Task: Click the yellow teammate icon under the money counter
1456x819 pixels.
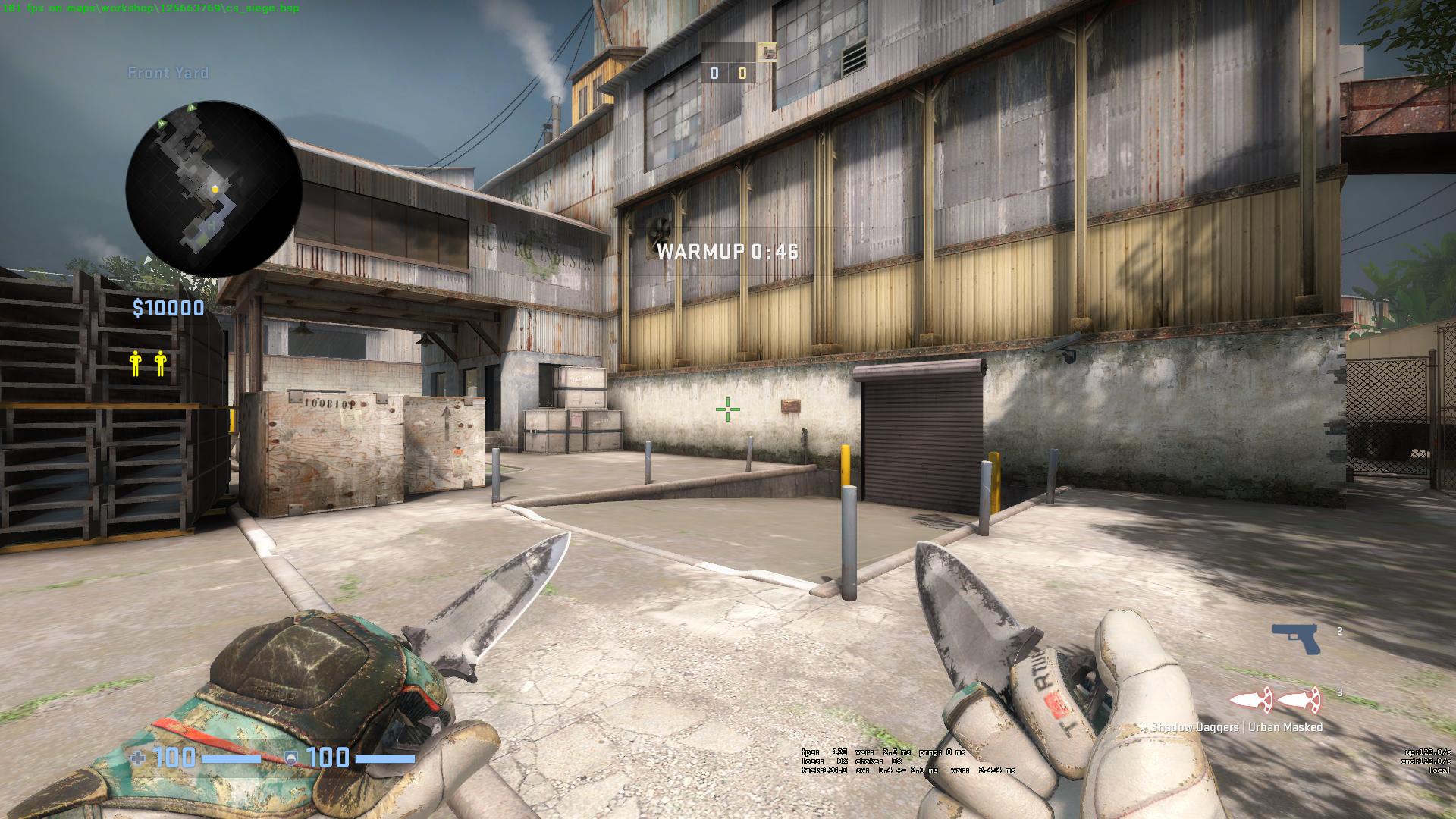Action: 134,362
